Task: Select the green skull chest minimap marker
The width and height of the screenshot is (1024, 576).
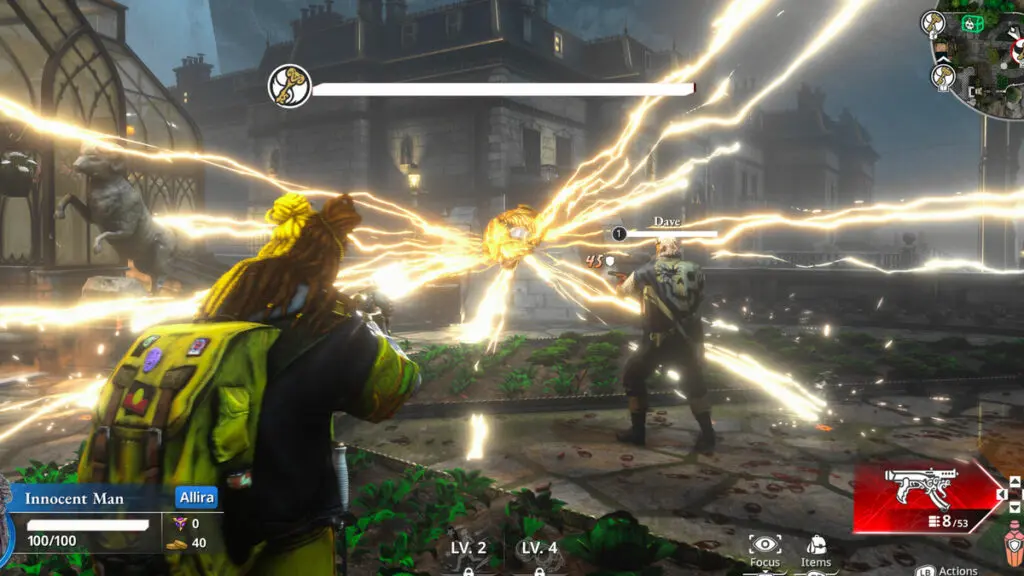Action: pos(970,22)
